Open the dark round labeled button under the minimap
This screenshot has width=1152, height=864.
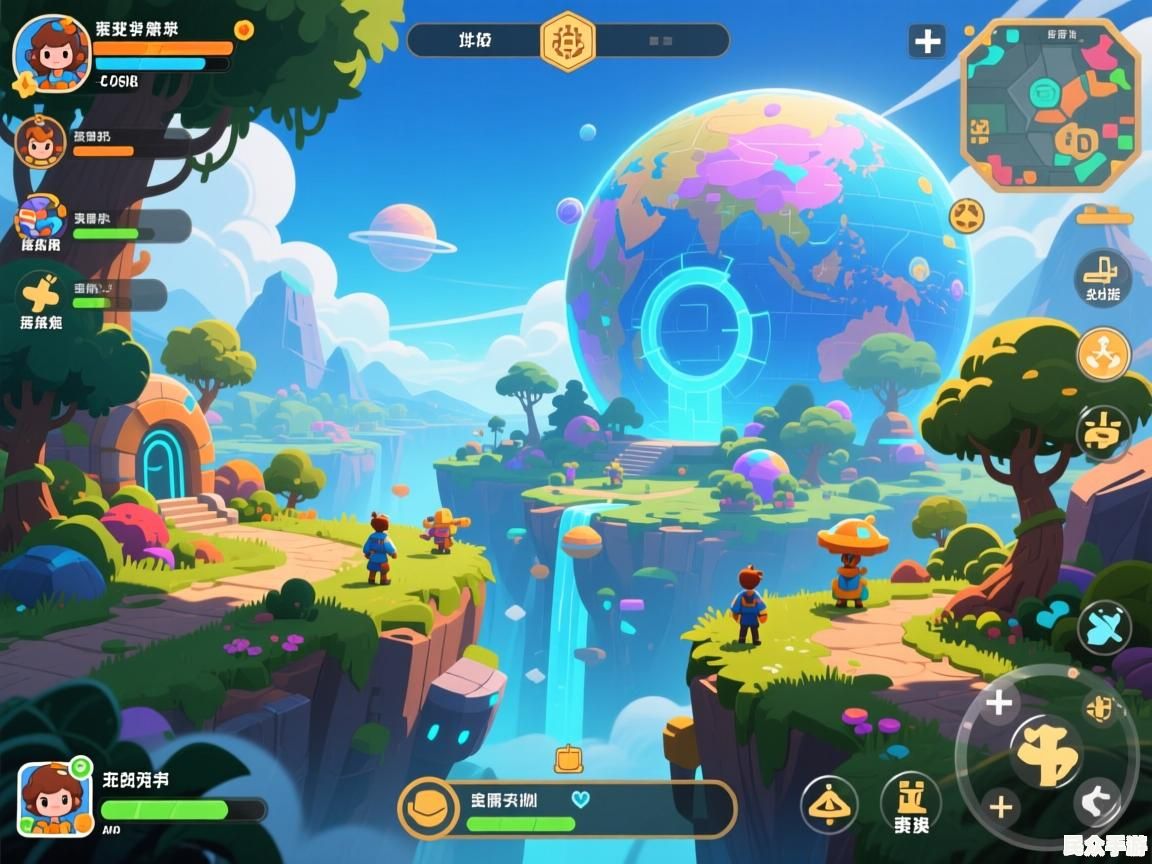pos(1103,277)
